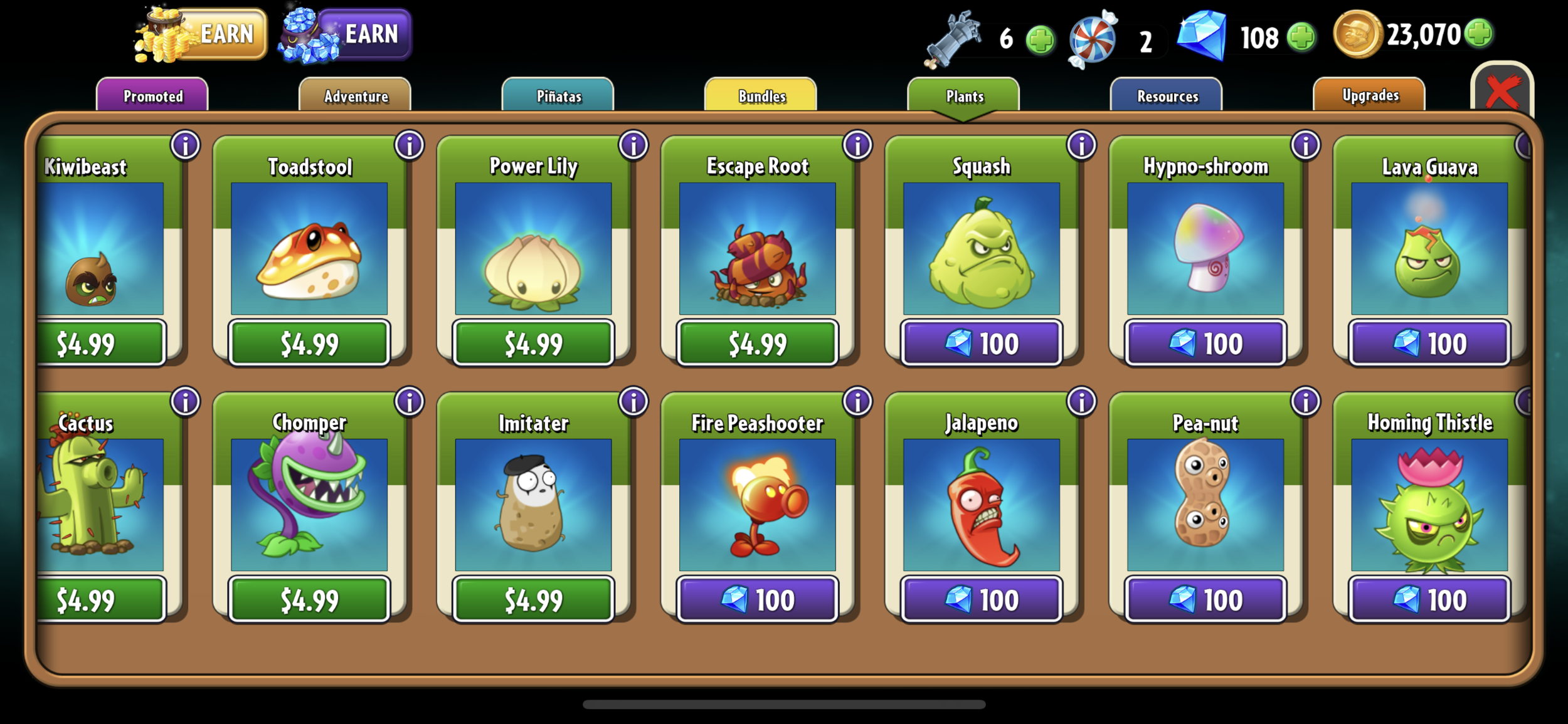This screenshot has height=724, width=1568.
Task: Add more gems with the green plus
Action: 1301,36
